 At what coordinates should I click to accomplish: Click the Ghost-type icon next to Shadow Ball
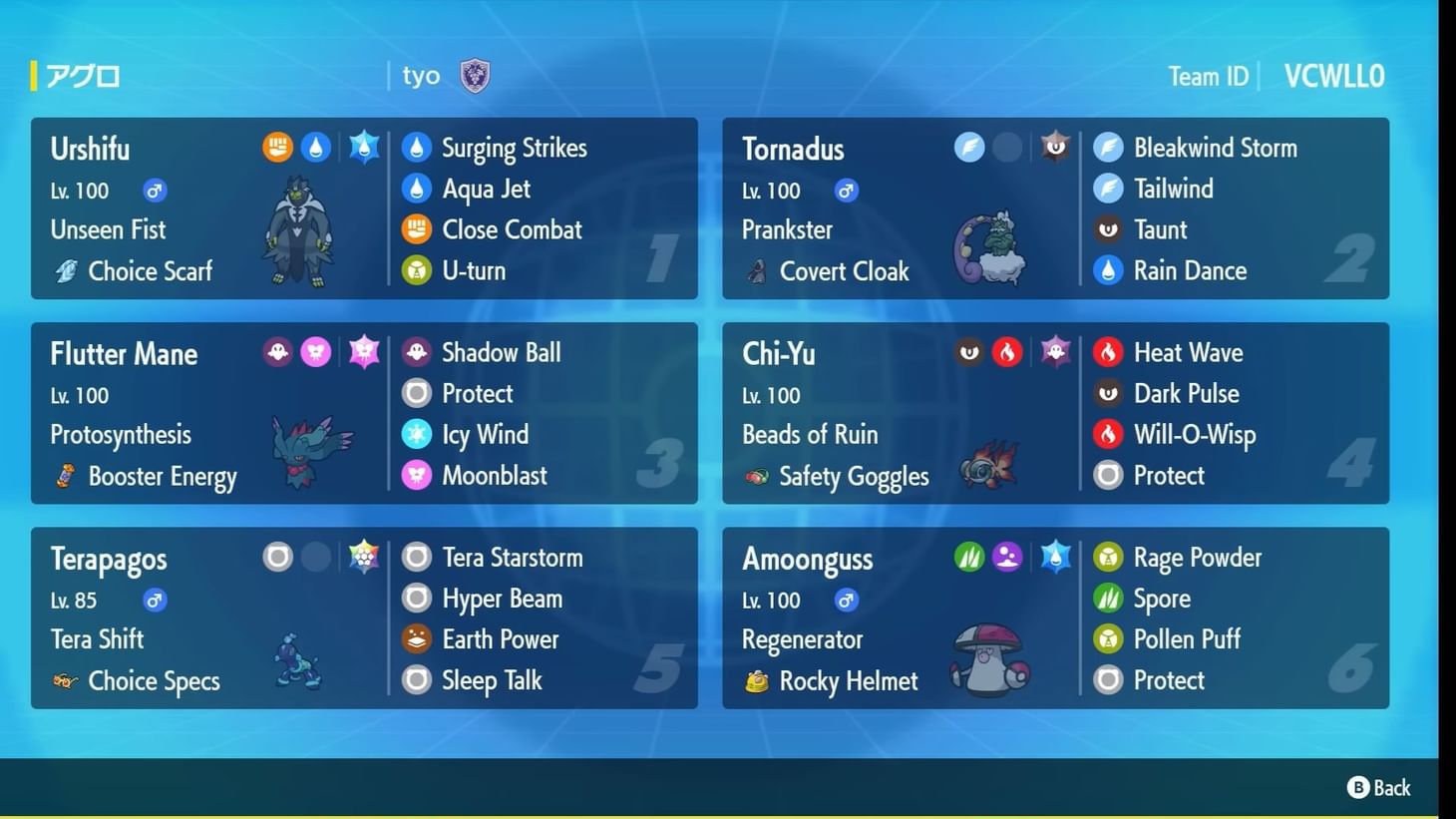tap(416, 352)
